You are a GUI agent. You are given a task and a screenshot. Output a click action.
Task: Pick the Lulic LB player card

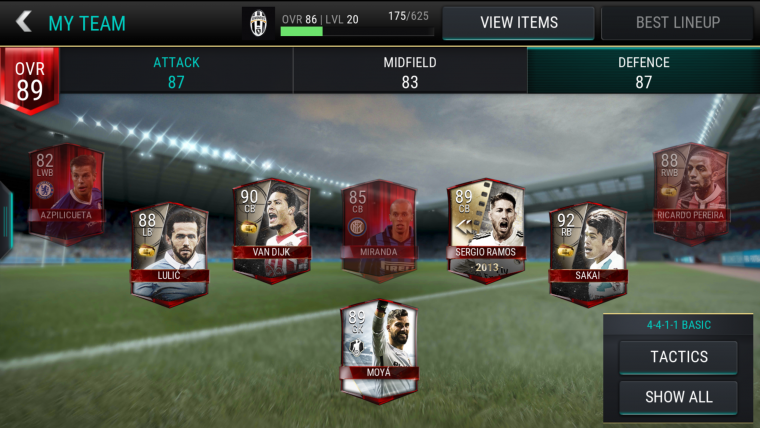pos(168,249)
